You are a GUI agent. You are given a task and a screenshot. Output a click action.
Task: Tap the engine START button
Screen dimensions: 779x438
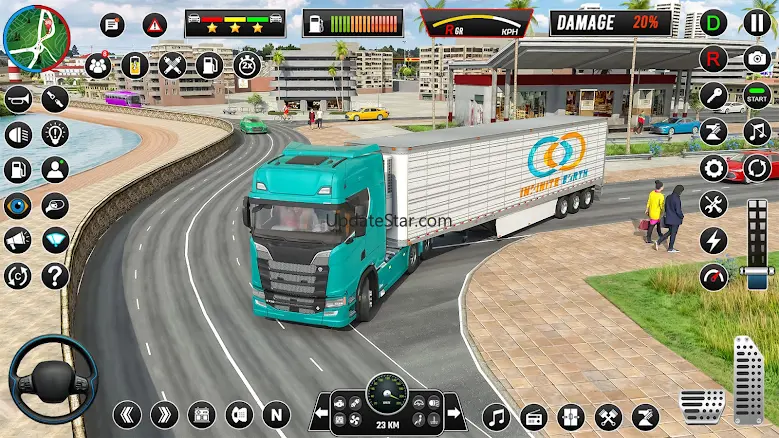[x=758, y=97]
